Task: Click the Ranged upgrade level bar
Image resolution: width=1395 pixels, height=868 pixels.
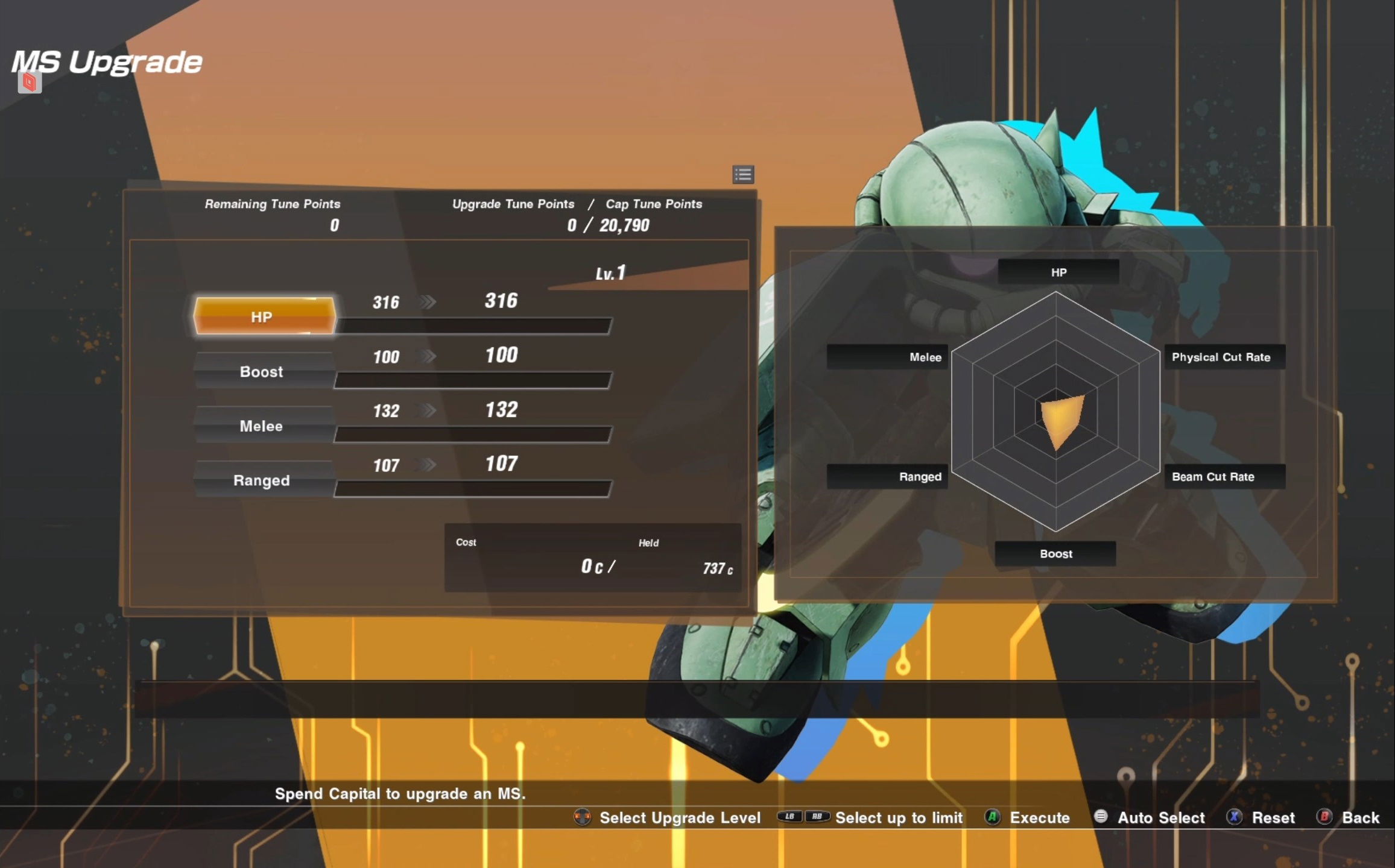Action: [473, 489]
